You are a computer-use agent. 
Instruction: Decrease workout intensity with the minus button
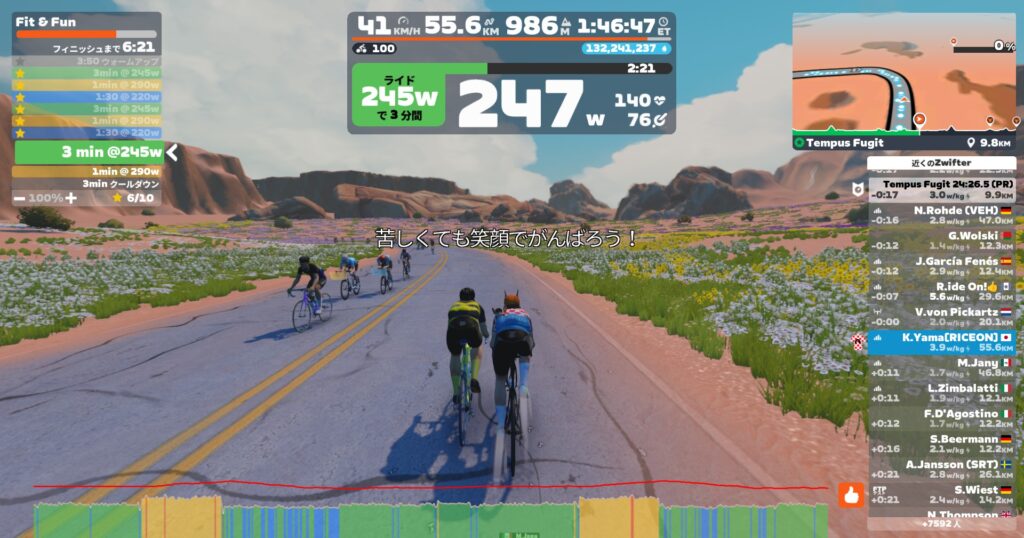pos(20,198)
